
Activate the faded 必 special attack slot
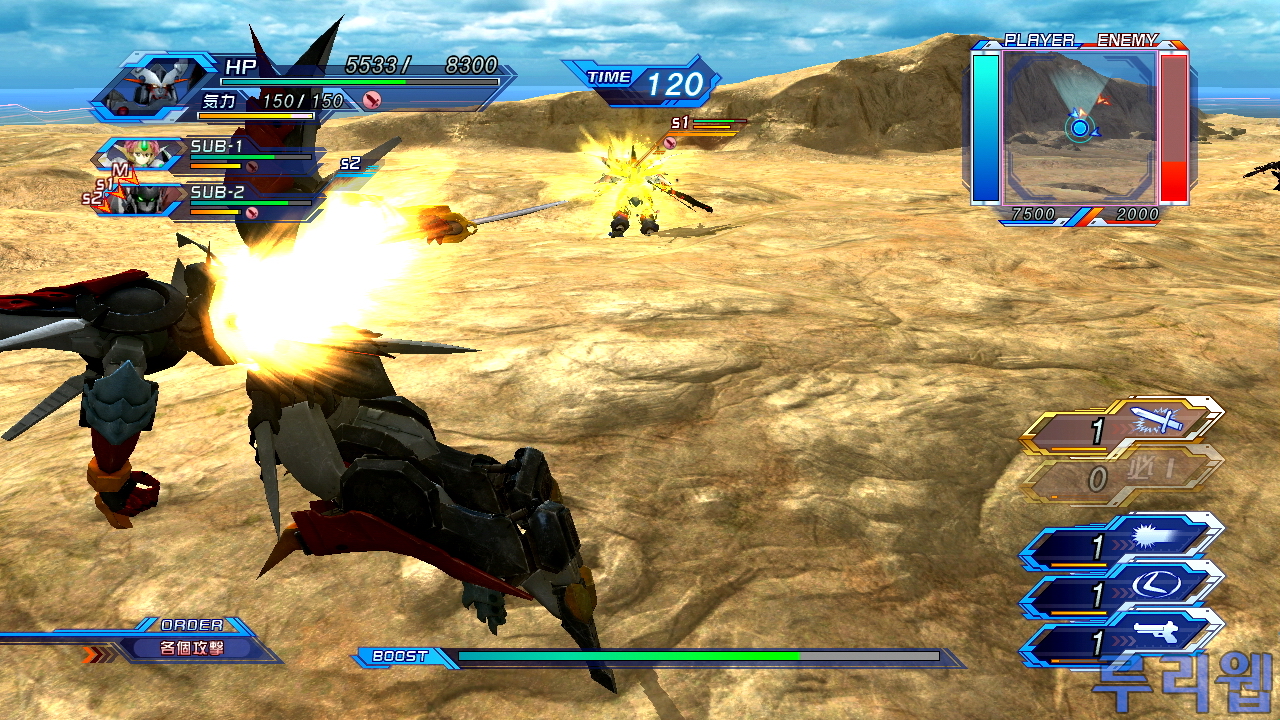point(1122,478)
